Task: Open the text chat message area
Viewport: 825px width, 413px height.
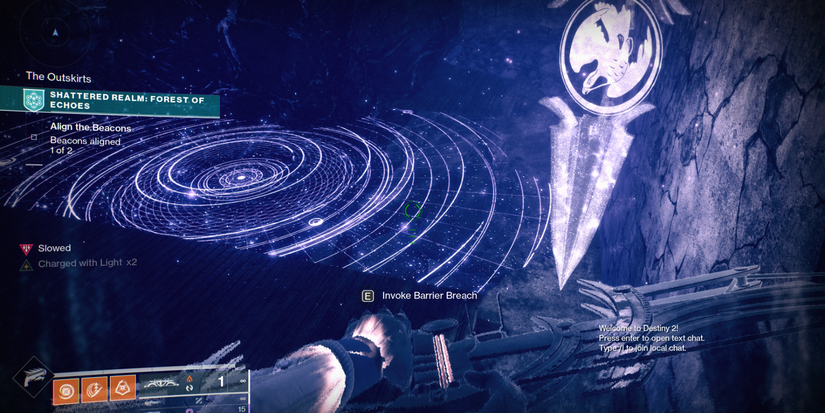Action: coord(651,338)
